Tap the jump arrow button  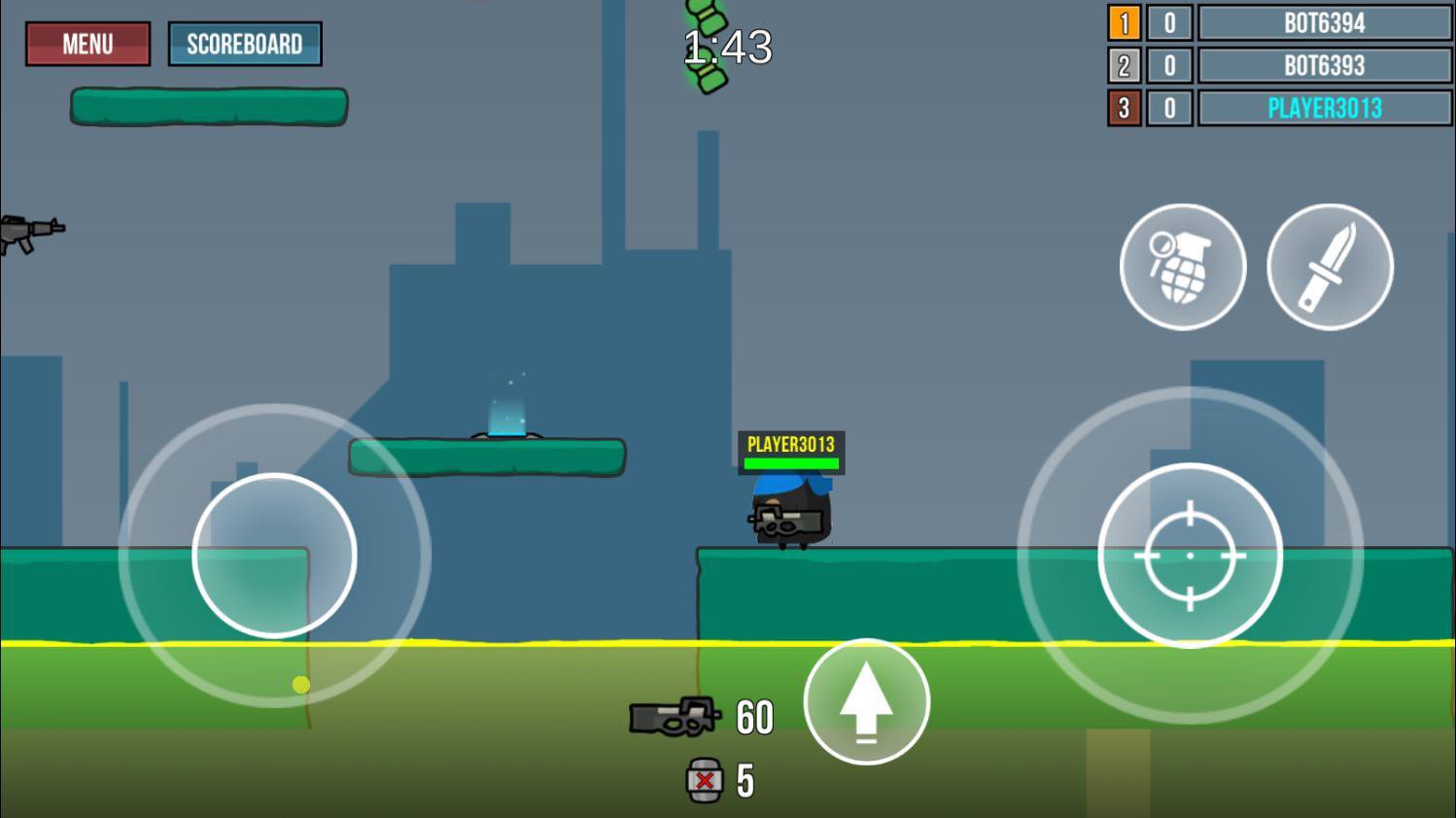[x=866, y=701]
